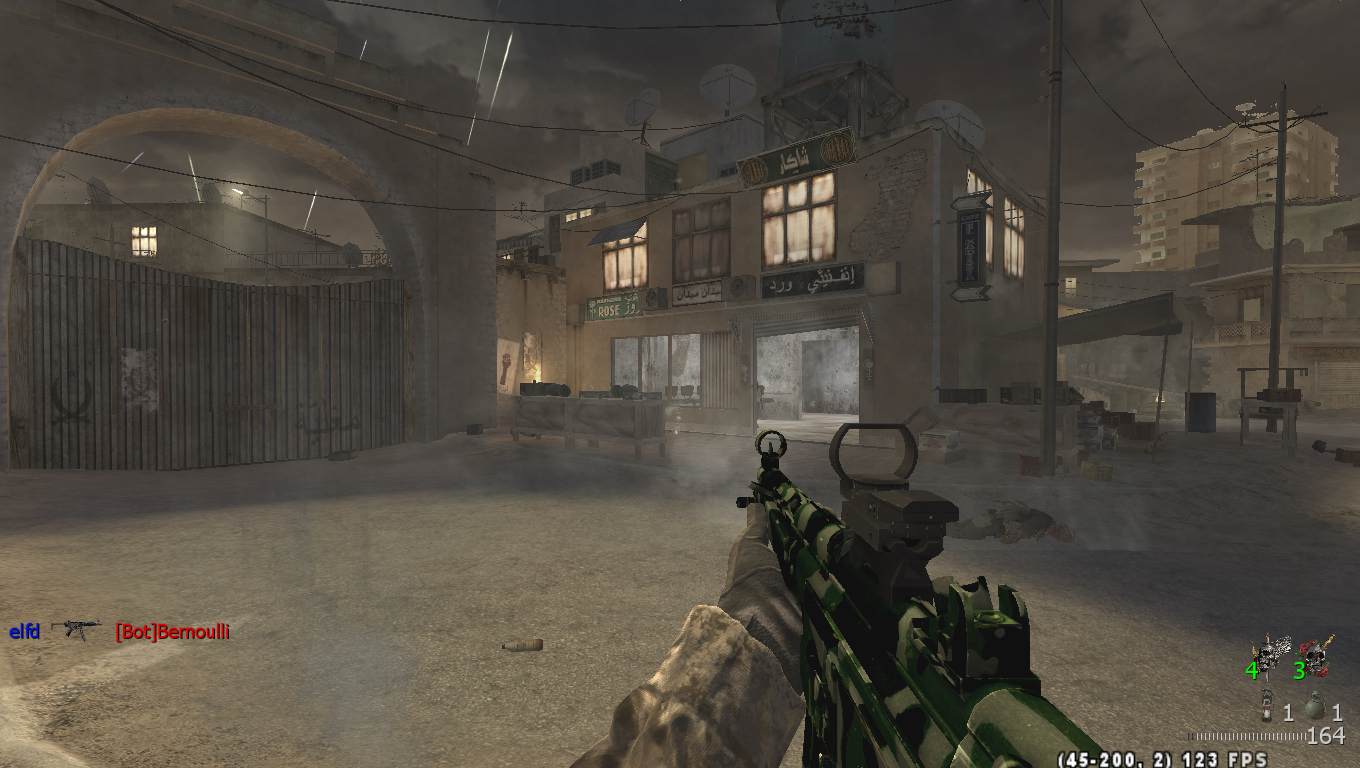Click the white skull team emblem
This screenshot has height=768, width=1360.
[1271, 653]
